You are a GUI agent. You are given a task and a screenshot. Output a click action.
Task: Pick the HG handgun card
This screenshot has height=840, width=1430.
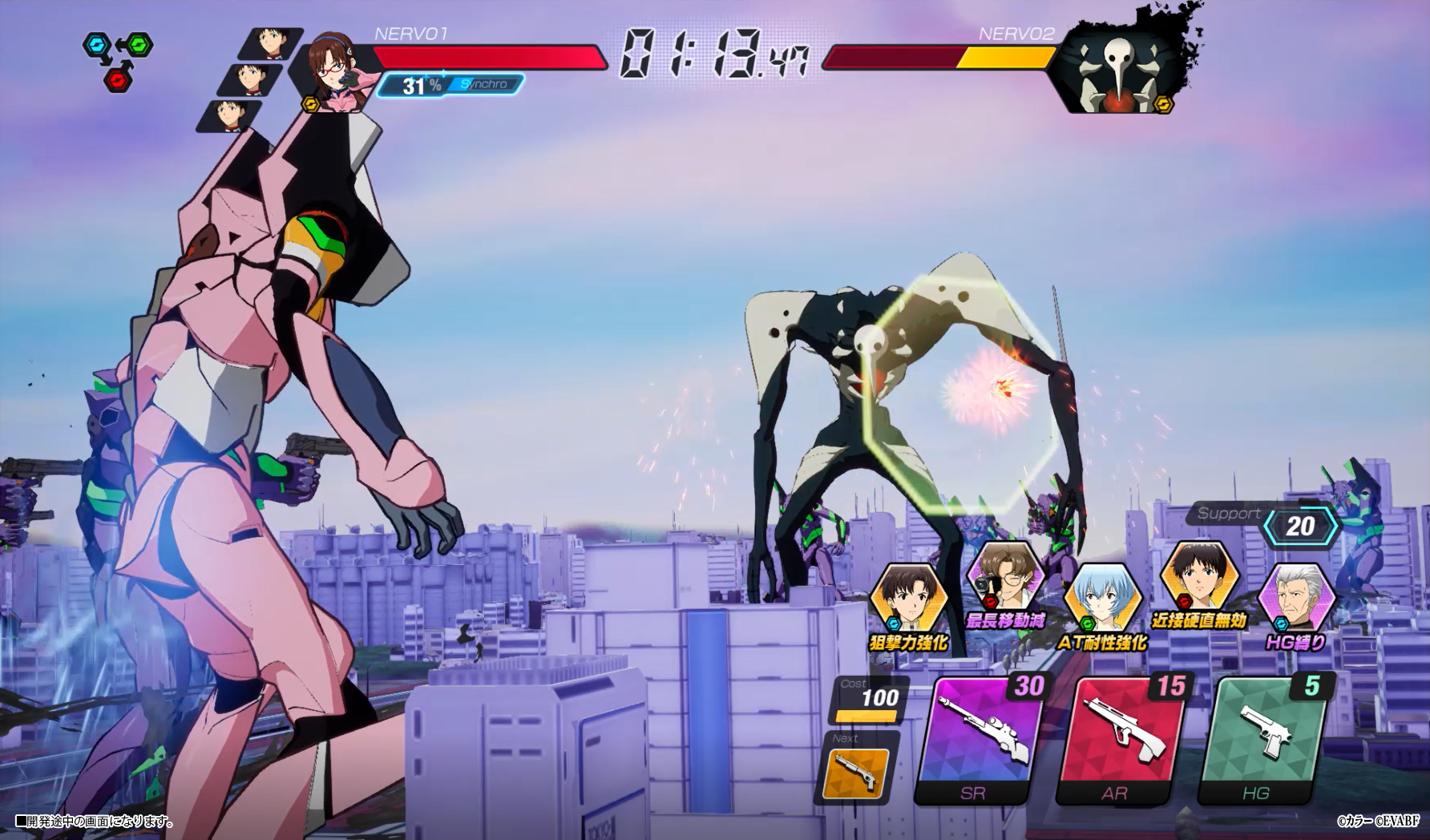[1263, 738]
